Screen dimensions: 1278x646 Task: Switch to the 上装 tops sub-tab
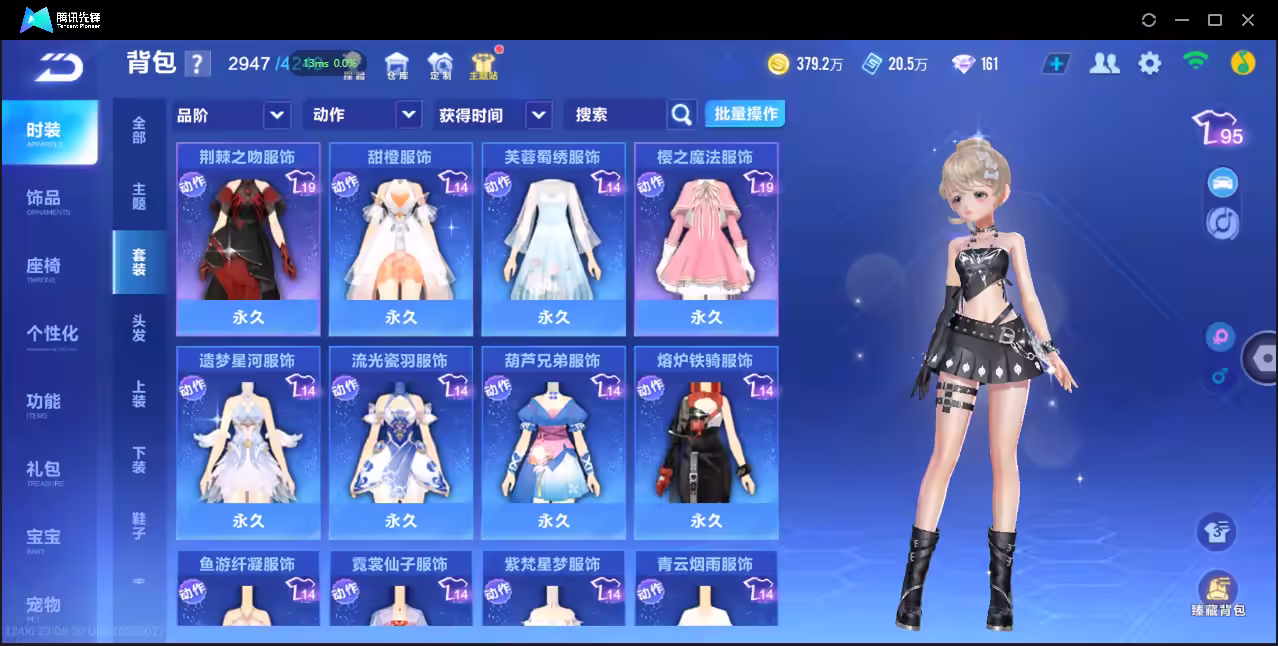139,394
